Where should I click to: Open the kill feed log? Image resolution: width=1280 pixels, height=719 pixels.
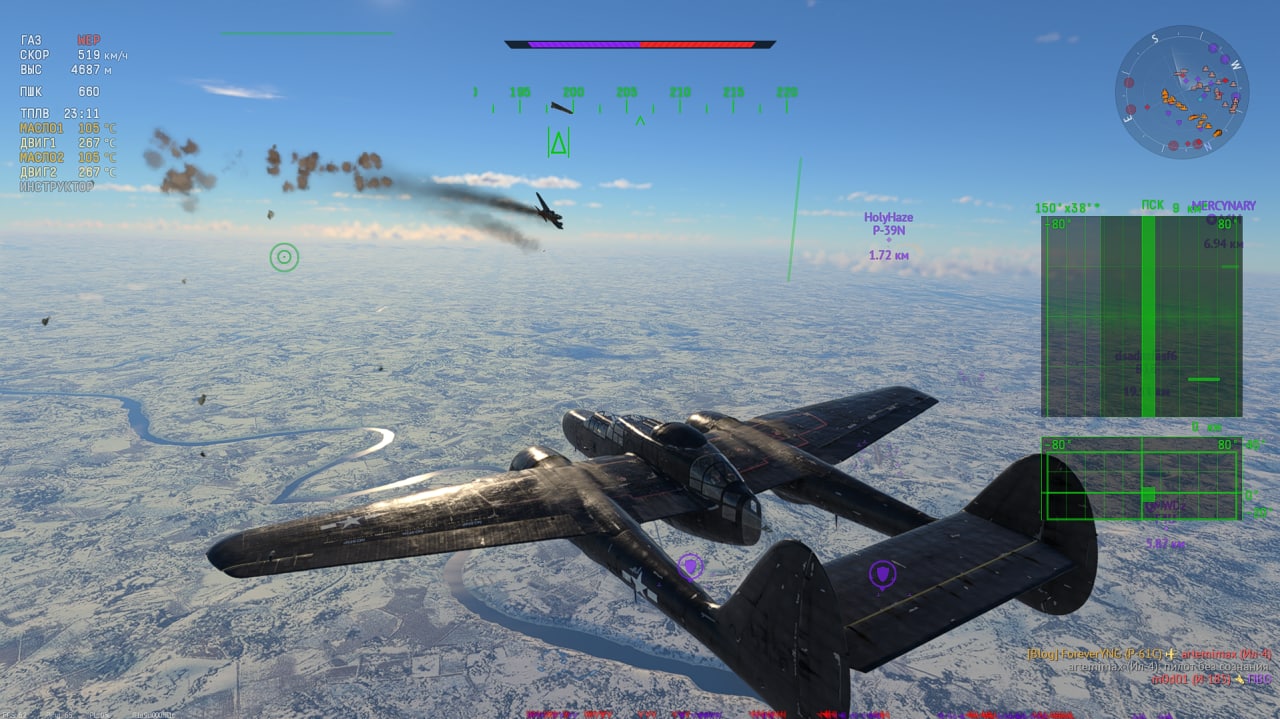coord(1148,666)
